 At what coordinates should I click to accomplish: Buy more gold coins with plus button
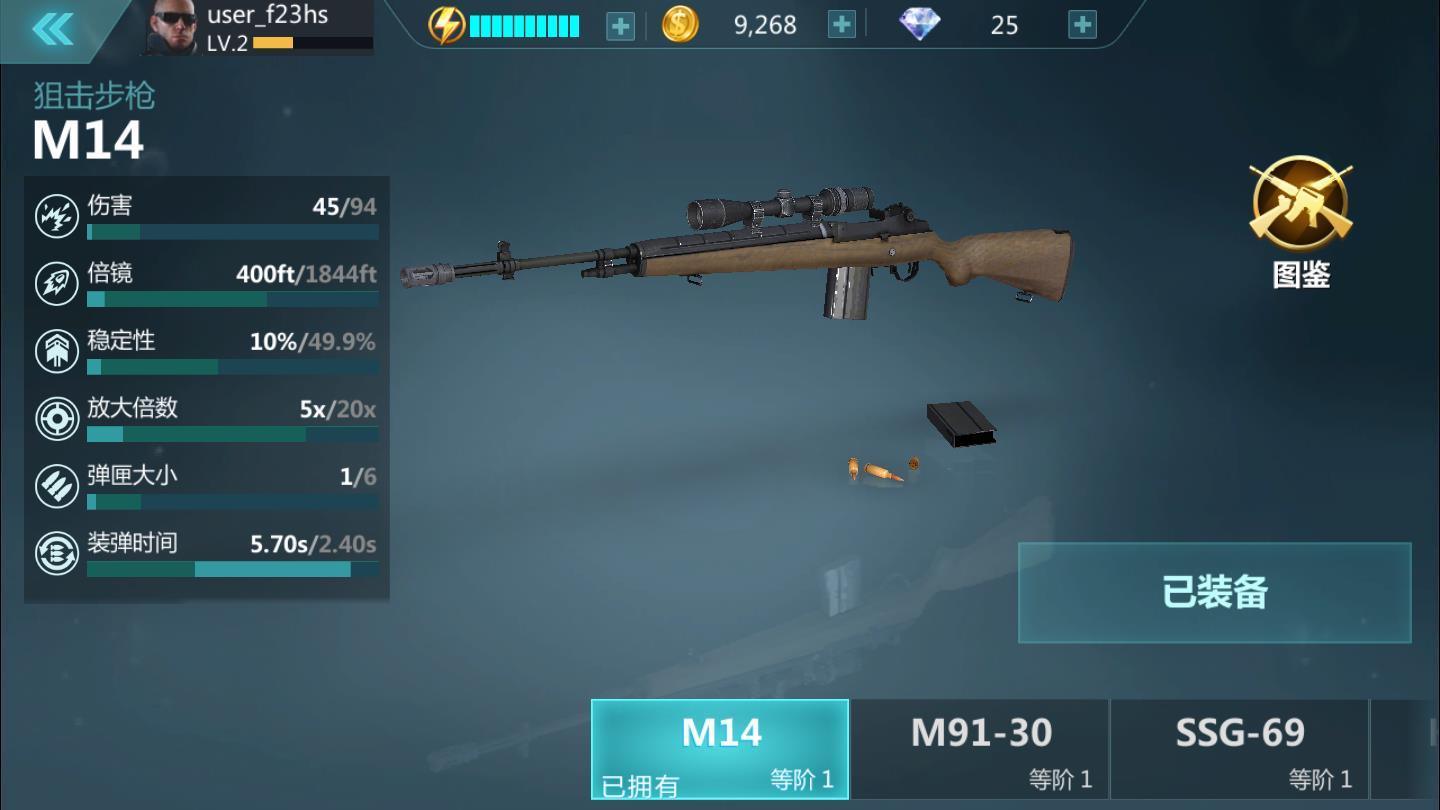click(842, 25)
